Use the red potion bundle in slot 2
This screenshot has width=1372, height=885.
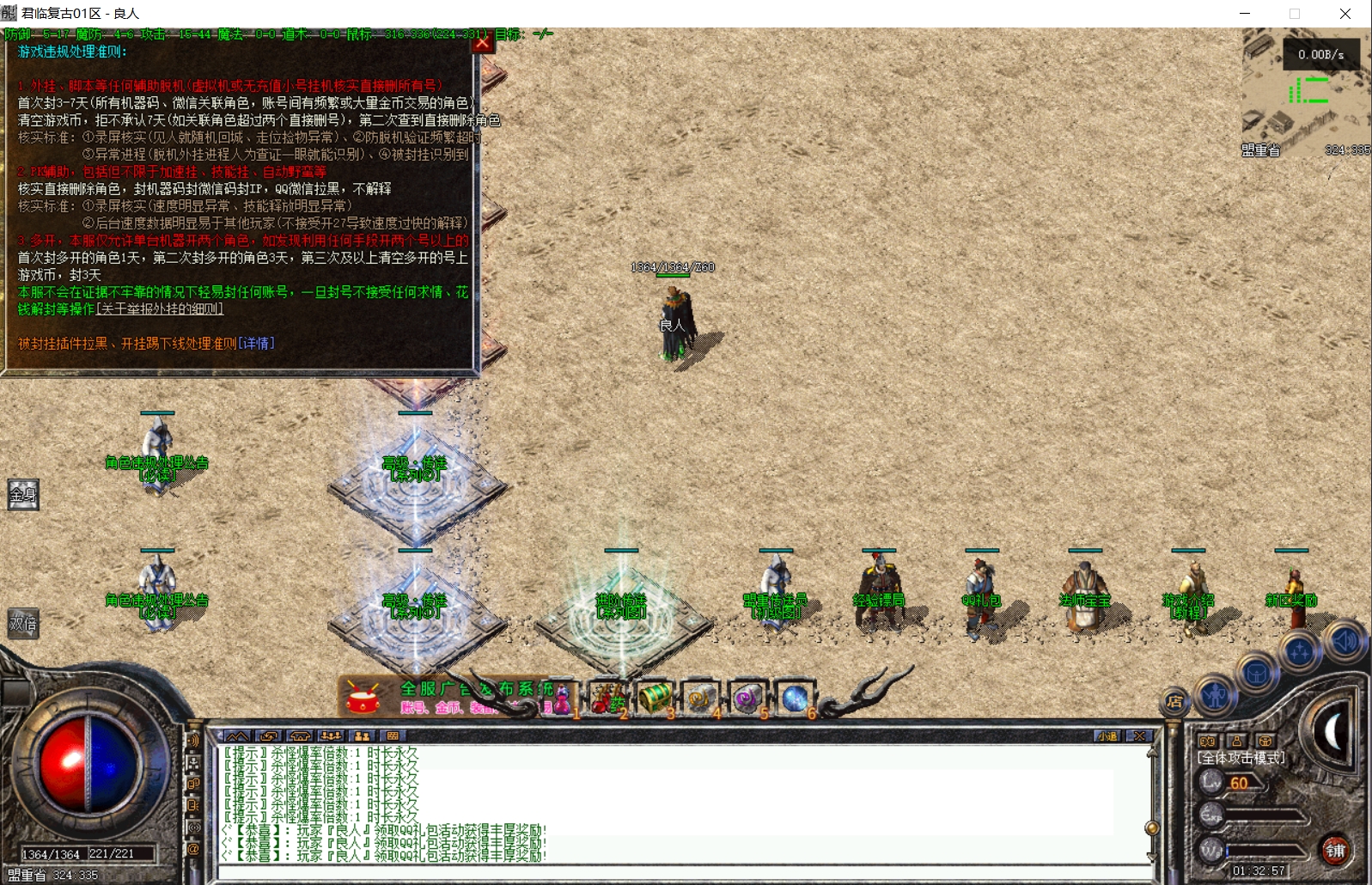(x=607, y=699)
